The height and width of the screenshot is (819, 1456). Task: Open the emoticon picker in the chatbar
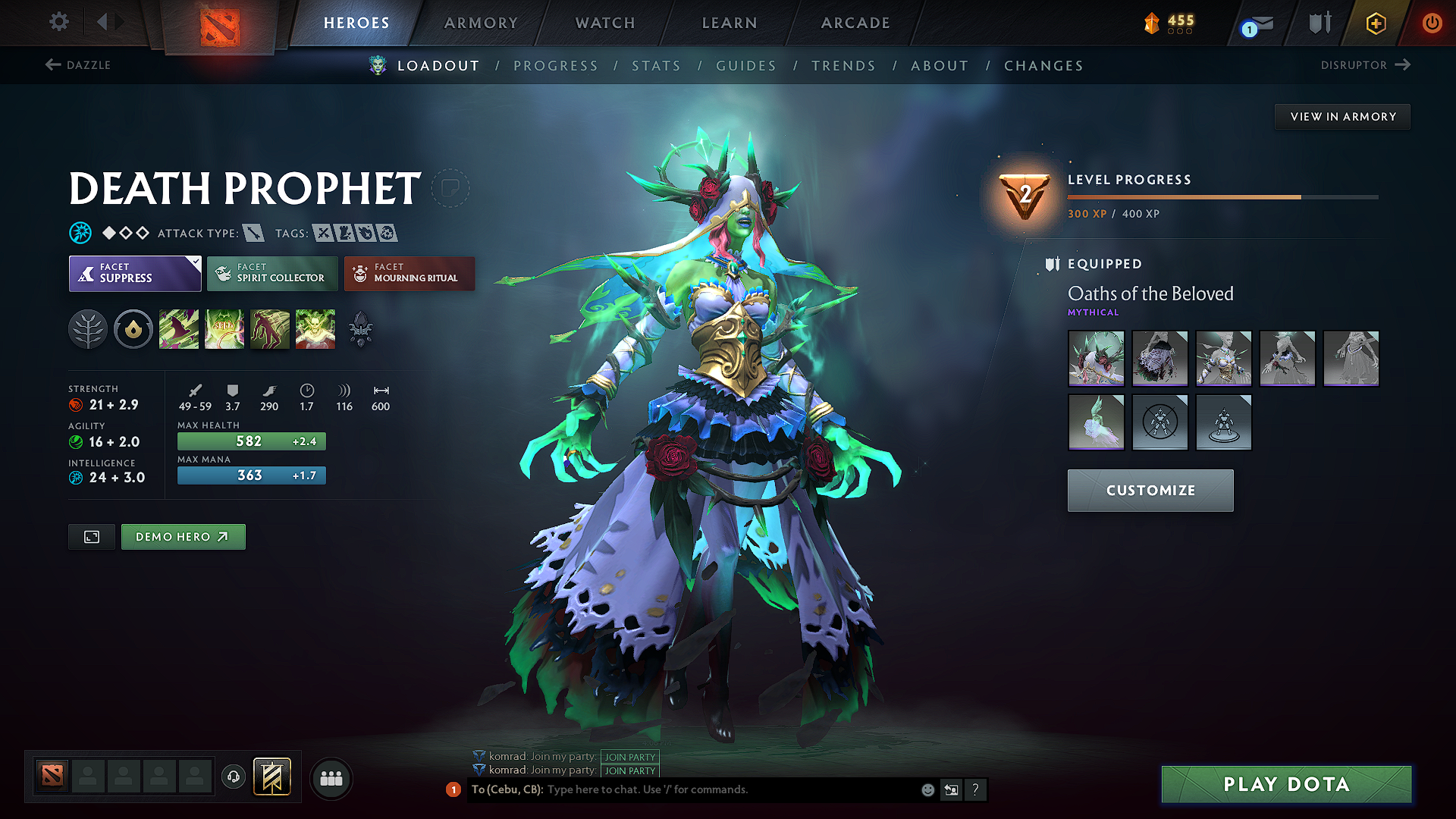coord(927,789)
